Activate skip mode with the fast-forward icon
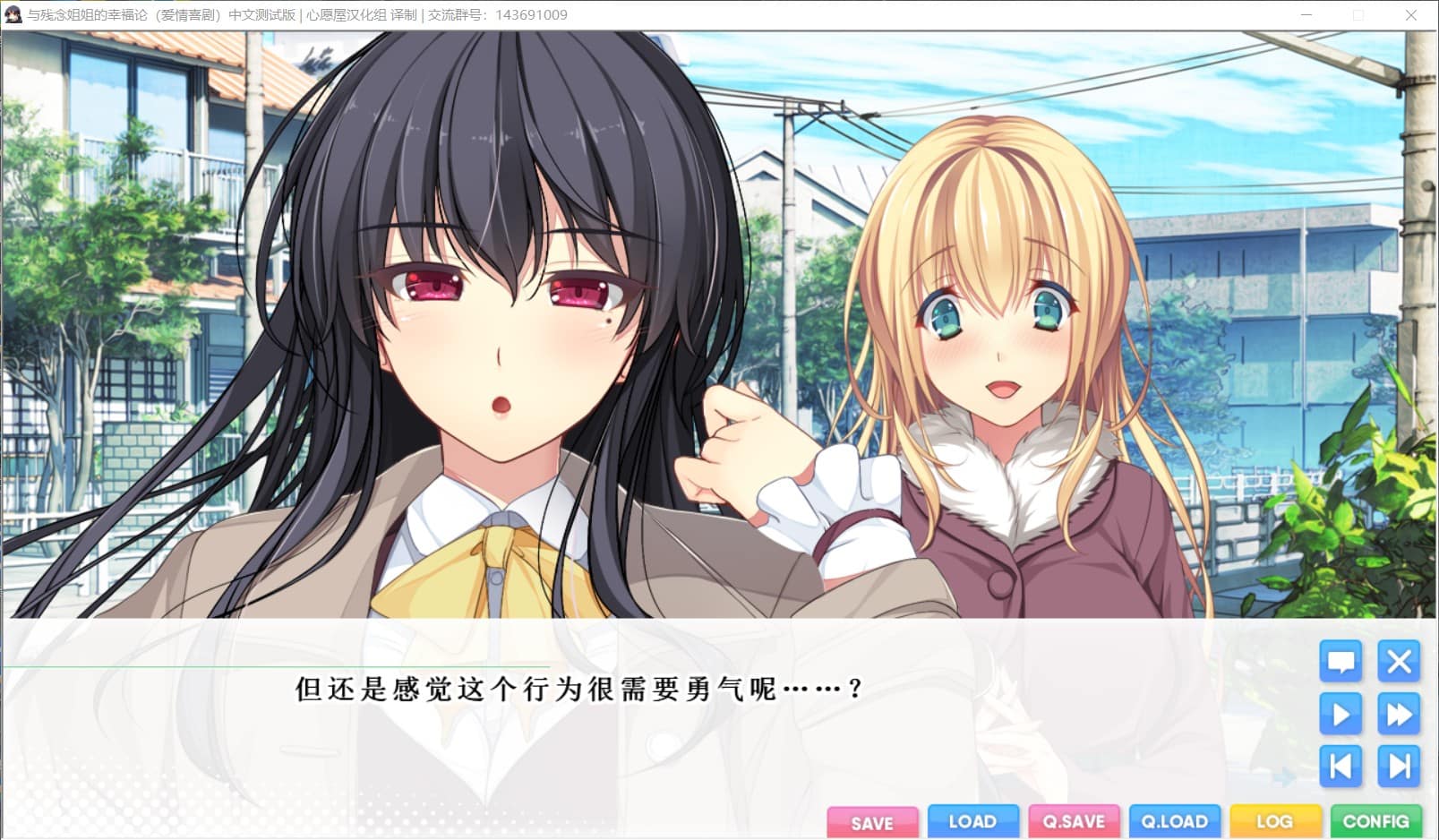The width and height of the screenshot is (1439, 840). click(x=1398, y=715)
